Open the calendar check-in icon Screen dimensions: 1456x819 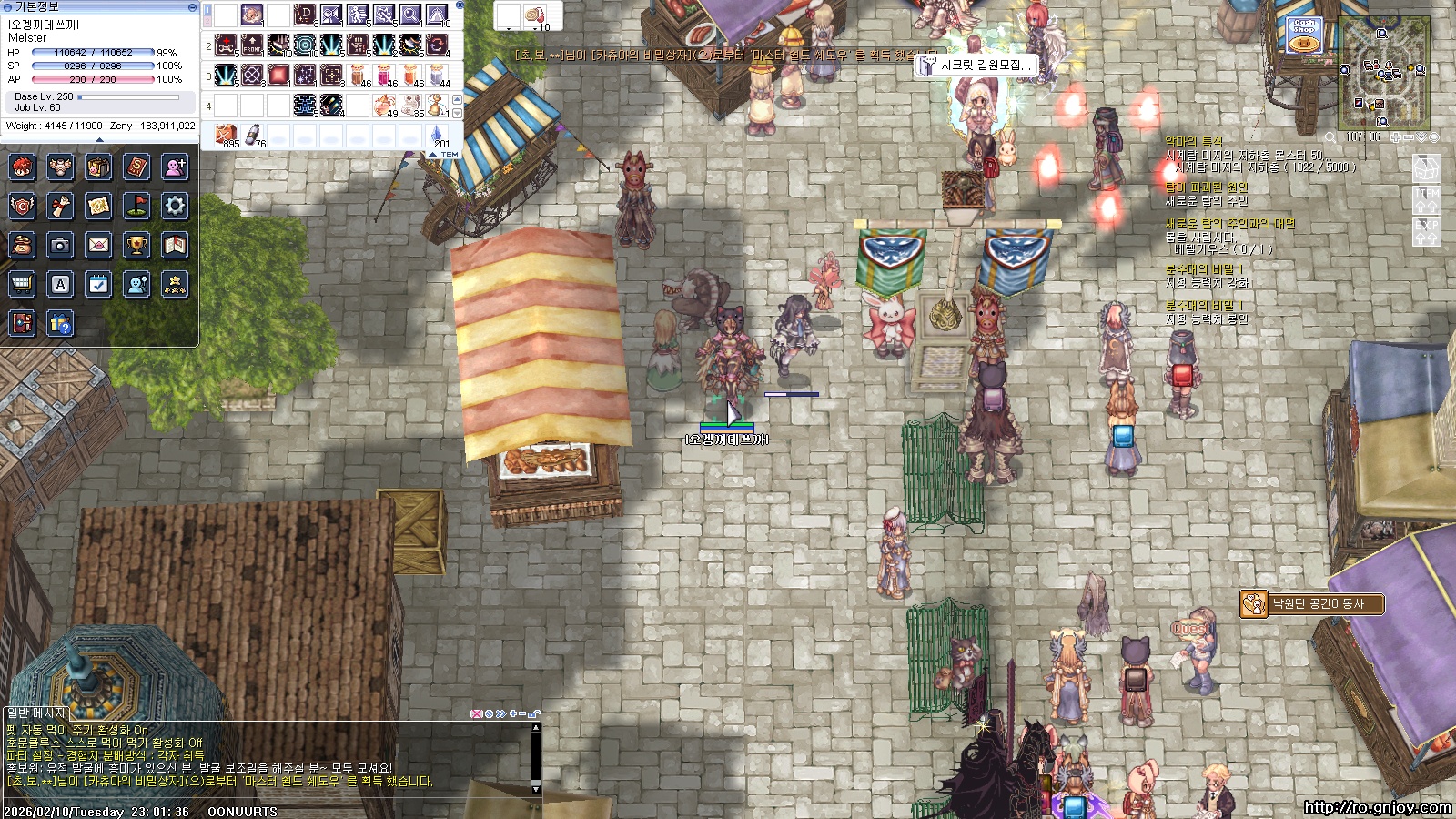point(98,284)
